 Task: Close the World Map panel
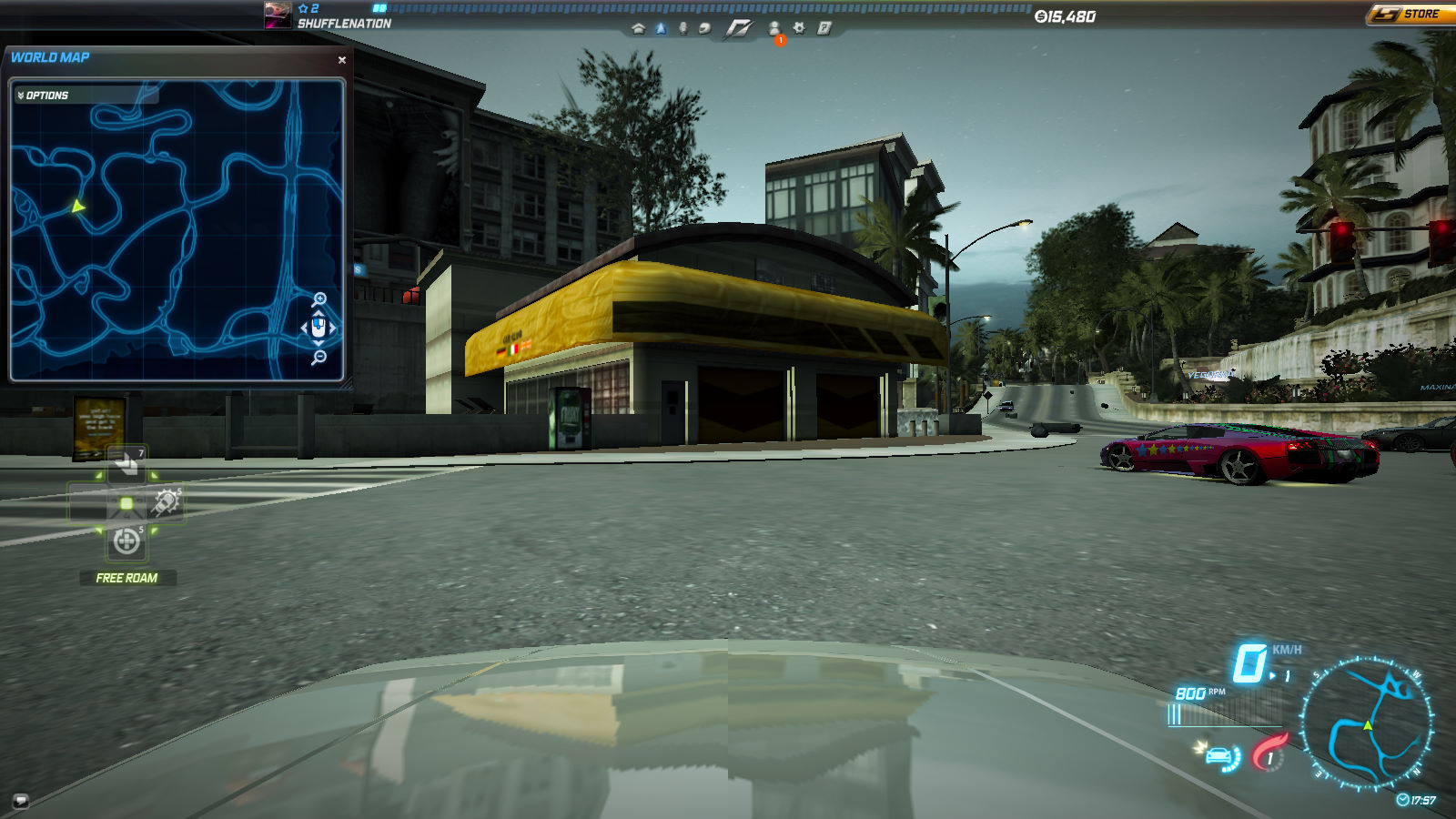(342, 60)
